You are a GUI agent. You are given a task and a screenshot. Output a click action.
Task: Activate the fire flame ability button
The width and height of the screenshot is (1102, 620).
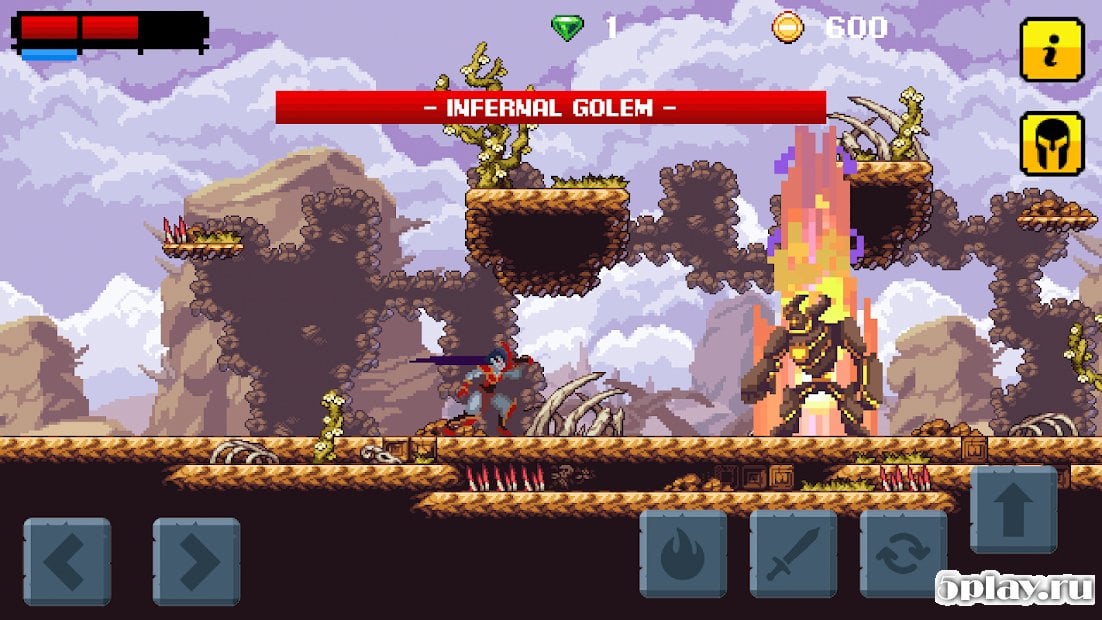tap(683, 554)
